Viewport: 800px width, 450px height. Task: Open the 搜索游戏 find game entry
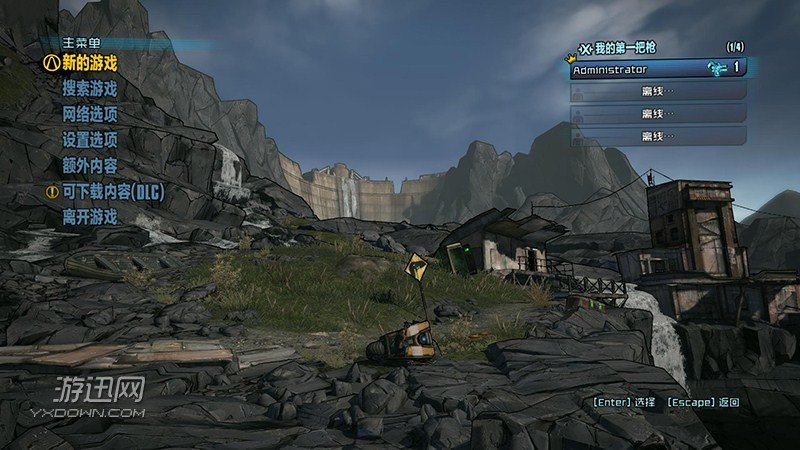(x=89, y=88)
